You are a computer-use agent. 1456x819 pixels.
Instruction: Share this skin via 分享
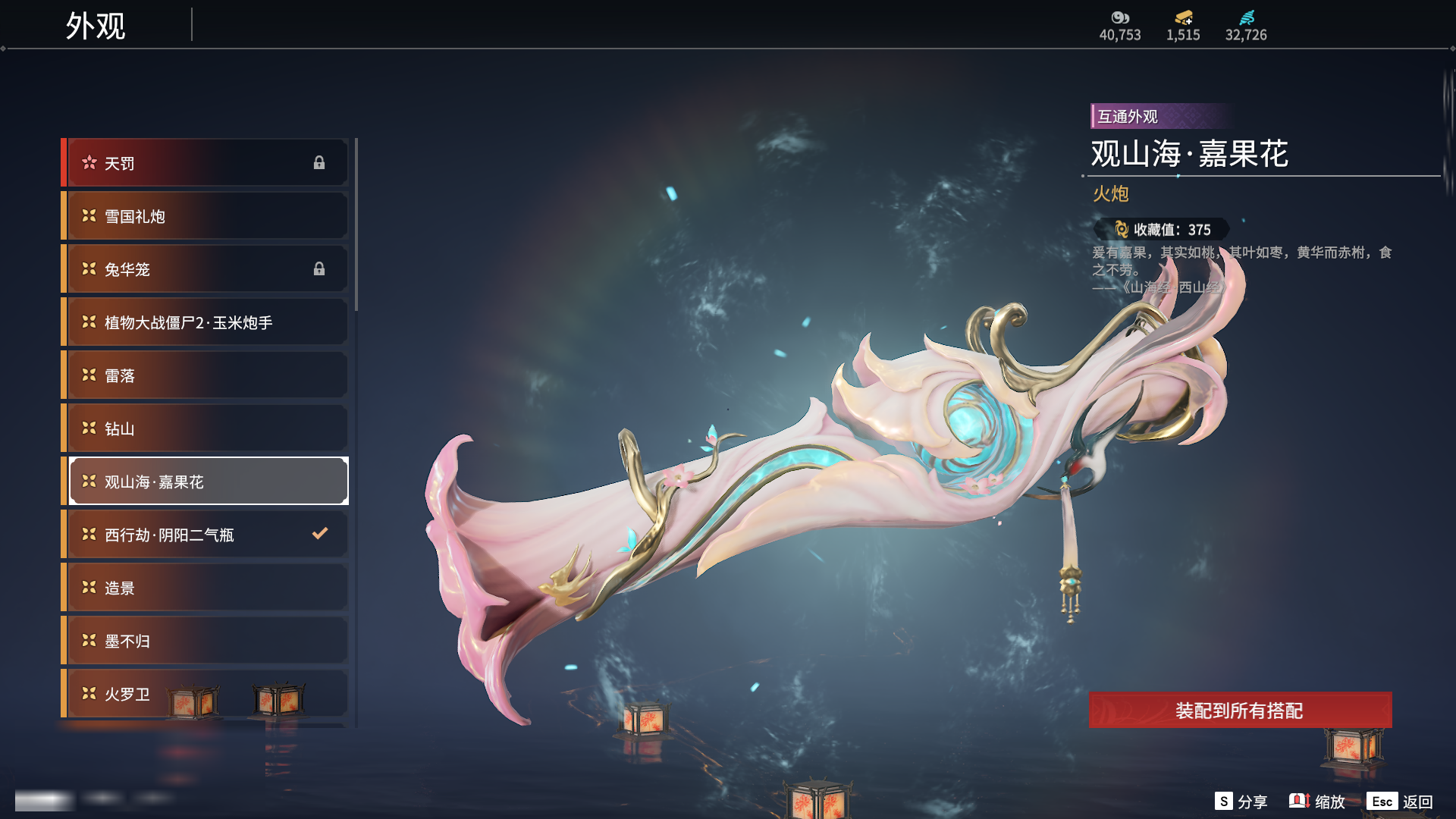1241,802
